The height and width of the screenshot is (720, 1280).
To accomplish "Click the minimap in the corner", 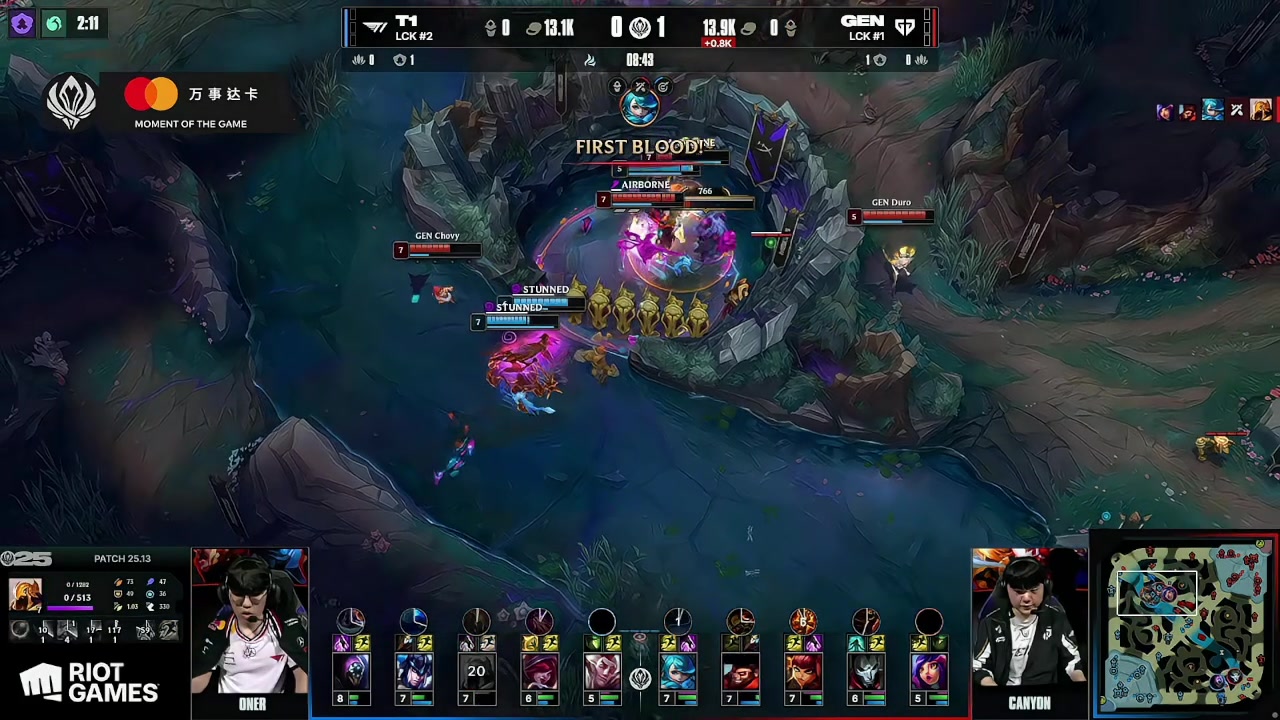I will coord(1186,624).
